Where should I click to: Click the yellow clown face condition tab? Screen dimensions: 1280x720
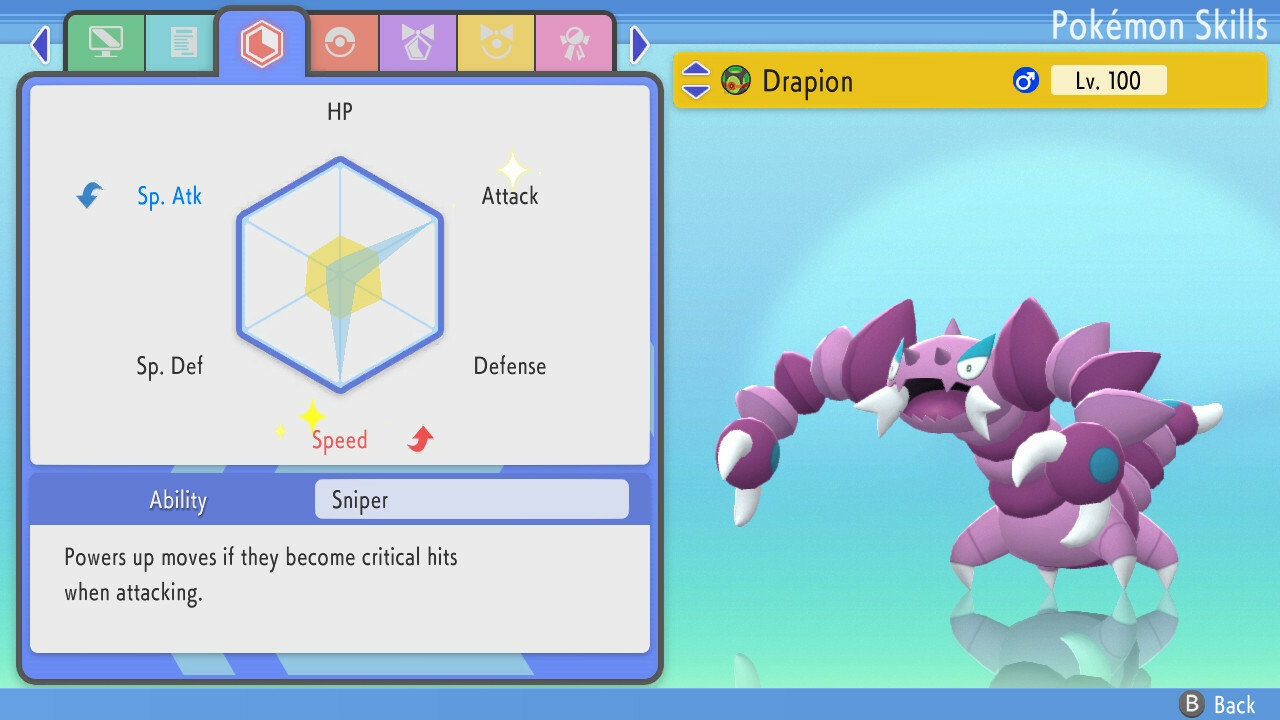496,42
